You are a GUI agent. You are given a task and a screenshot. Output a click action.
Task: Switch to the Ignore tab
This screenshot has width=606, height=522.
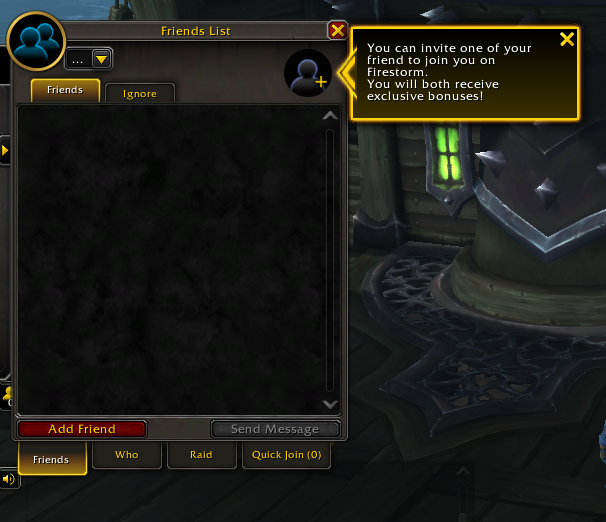139,93
